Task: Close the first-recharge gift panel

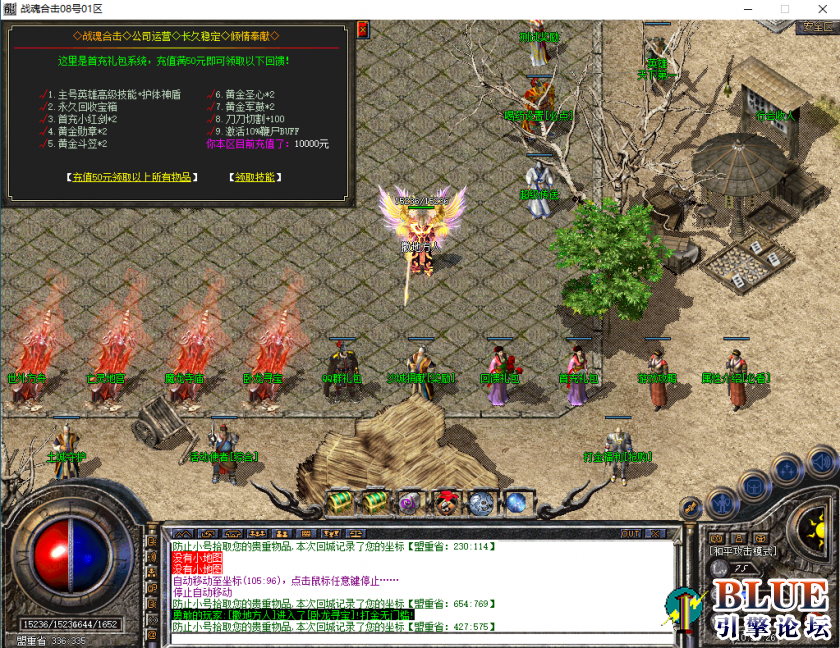Action: [362, 29]
